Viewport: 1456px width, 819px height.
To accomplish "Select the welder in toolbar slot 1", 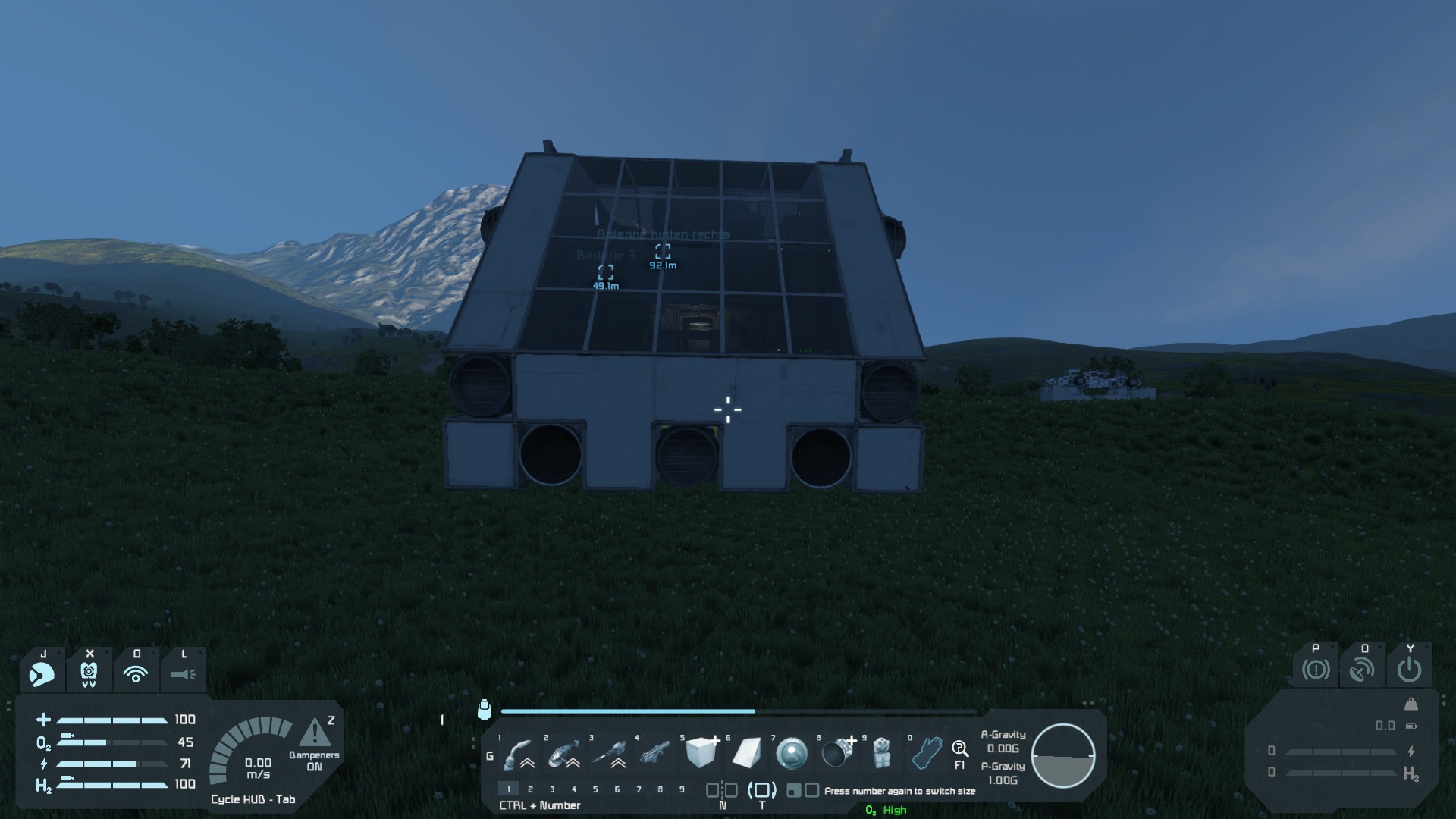I will pos(518,753).
